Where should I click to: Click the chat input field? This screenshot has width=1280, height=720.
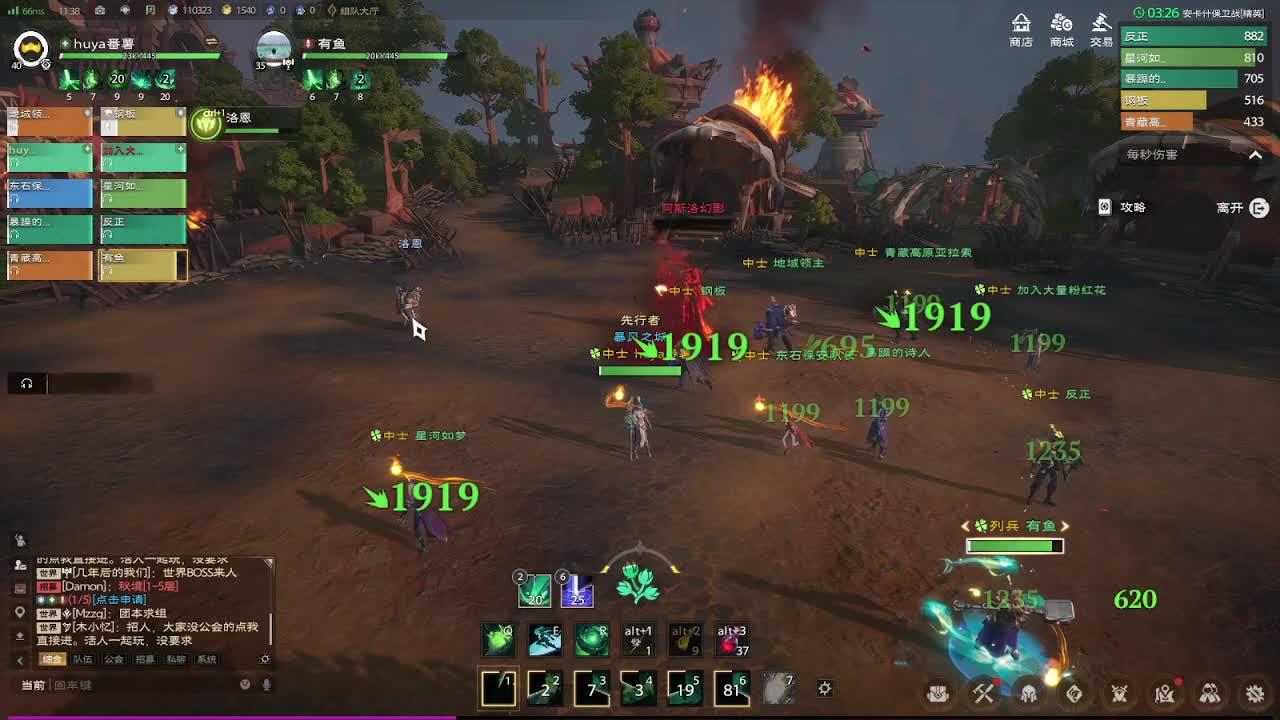point(140,685)
